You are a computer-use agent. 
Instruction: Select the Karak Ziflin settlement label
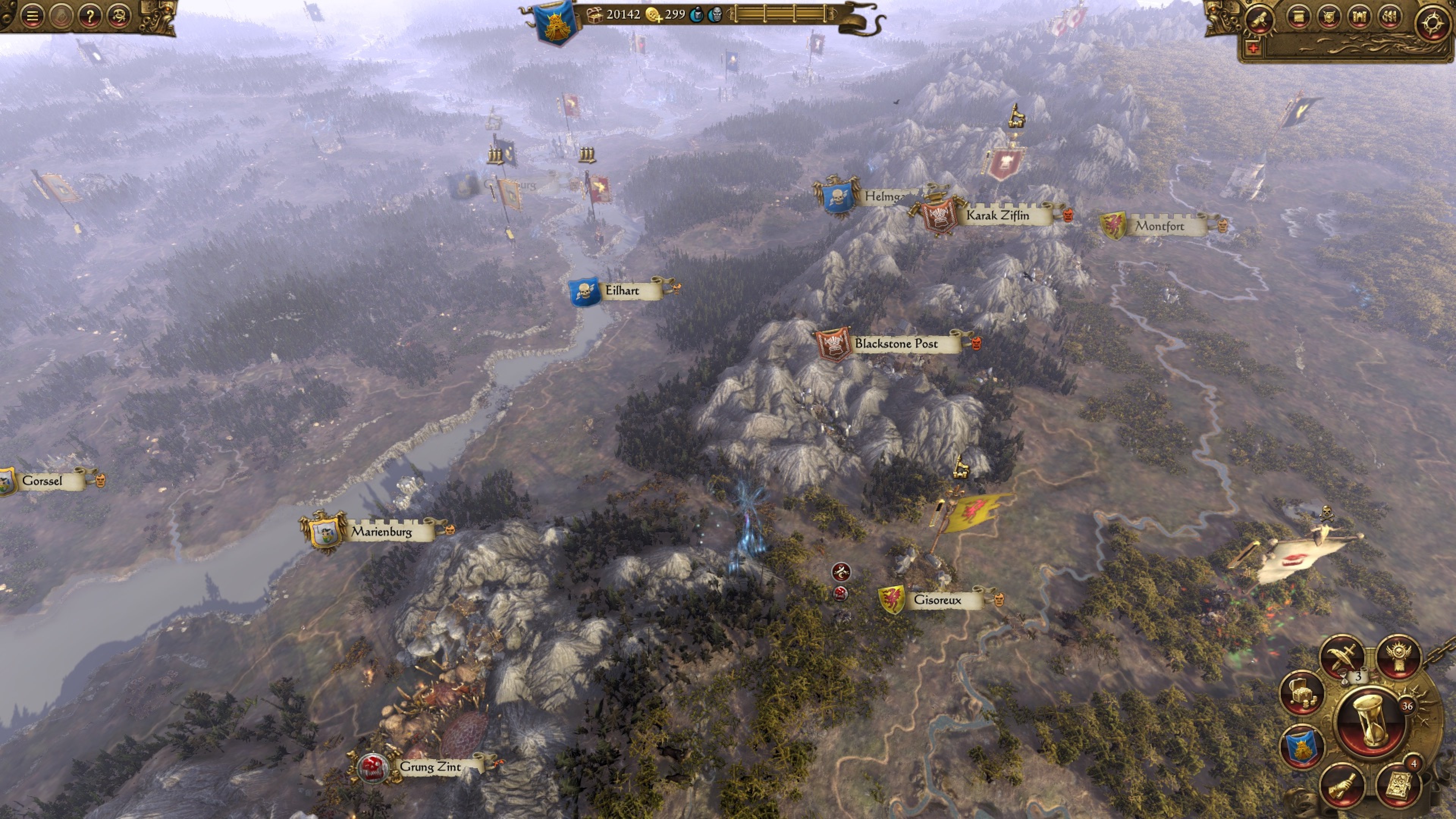tap(998, 215)
